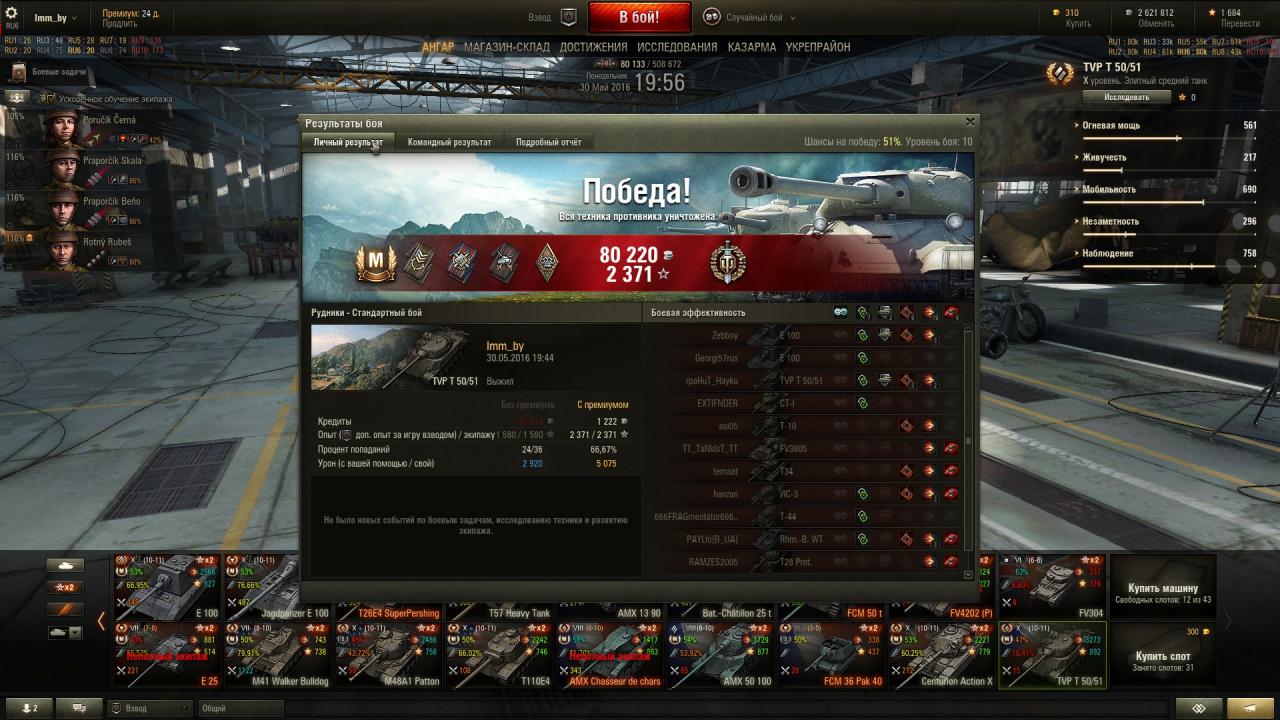Viewport: 1280px width, 720px height.
Task: Pick the M41 Walker Bulldog tank
Action: pyautogui.click(x=277, y=656)
